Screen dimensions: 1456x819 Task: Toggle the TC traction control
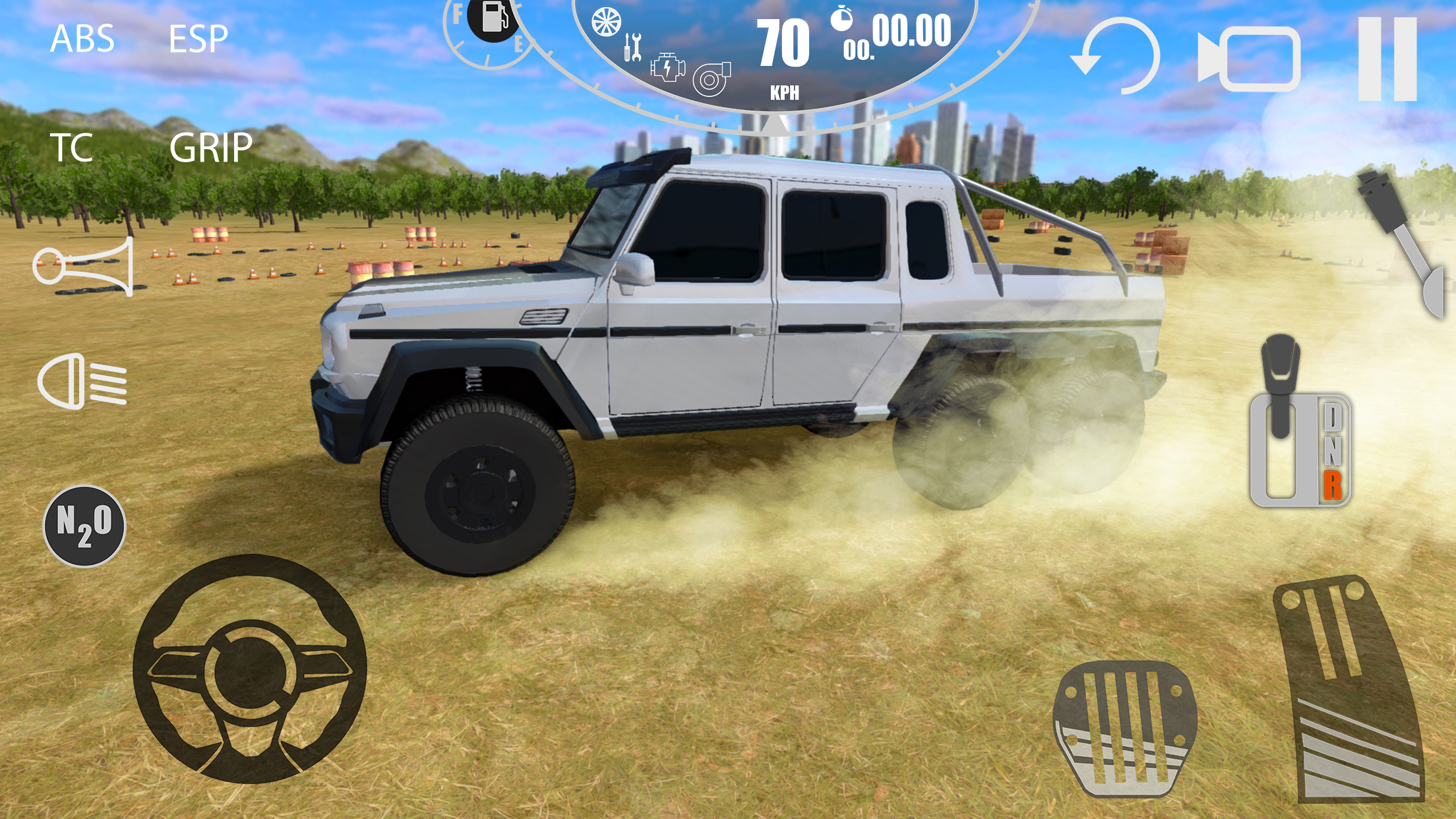point(71,148)
